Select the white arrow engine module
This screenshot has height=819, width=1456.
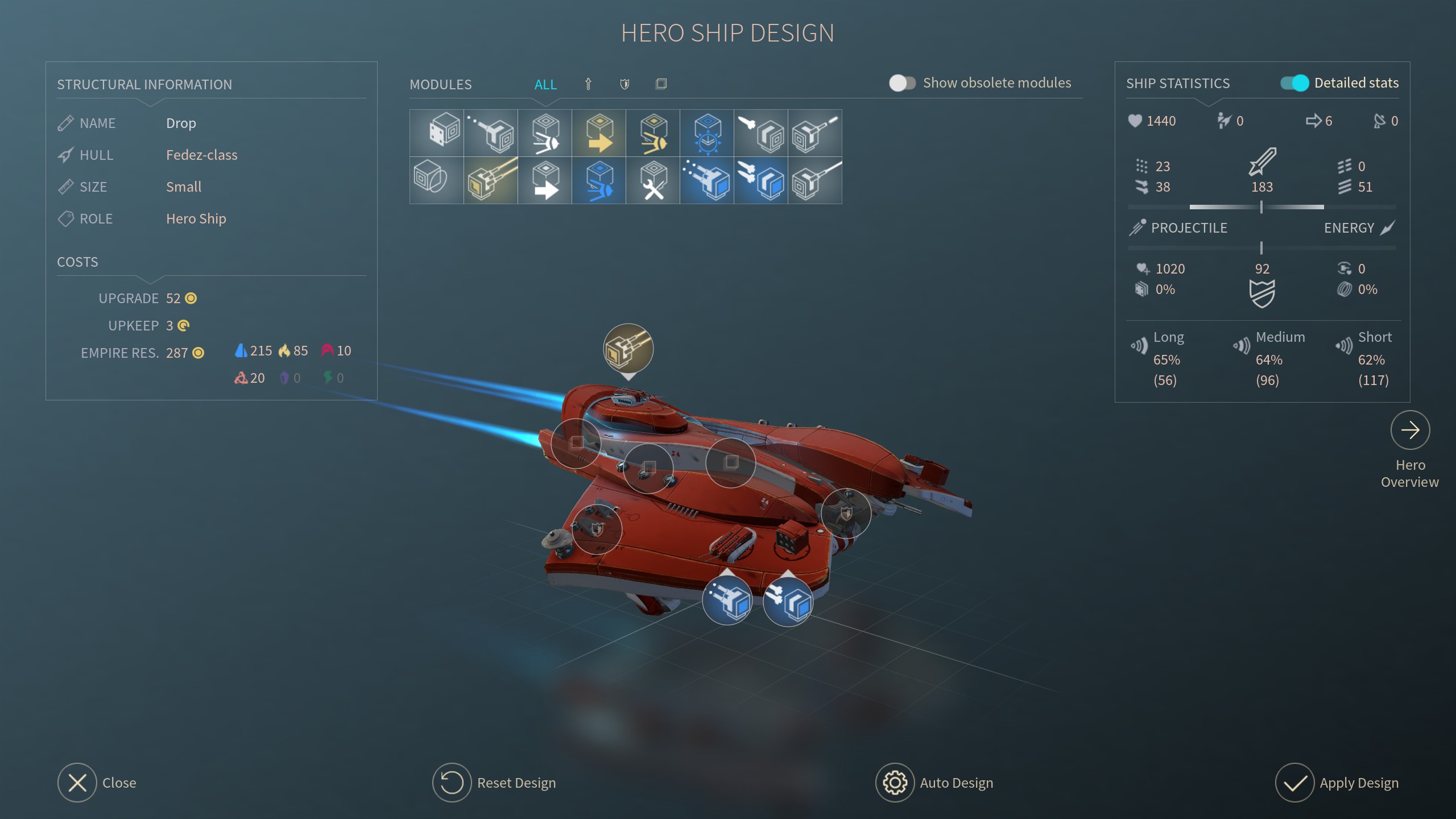tap(545, 181)
